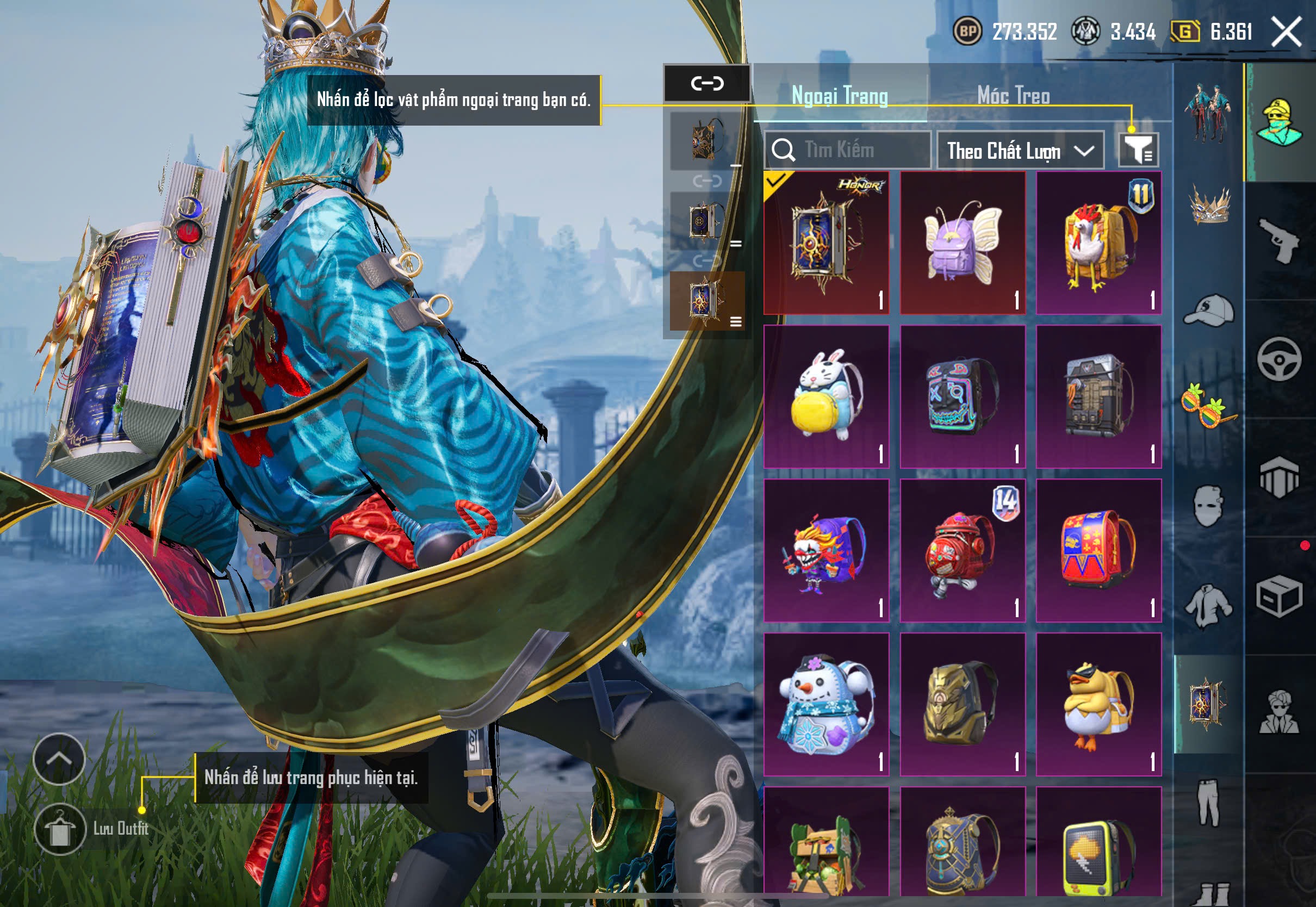Screen dimensions: 1316x907
Task: Click the Tìm Kiếm search field
Action: pos(847,150)
